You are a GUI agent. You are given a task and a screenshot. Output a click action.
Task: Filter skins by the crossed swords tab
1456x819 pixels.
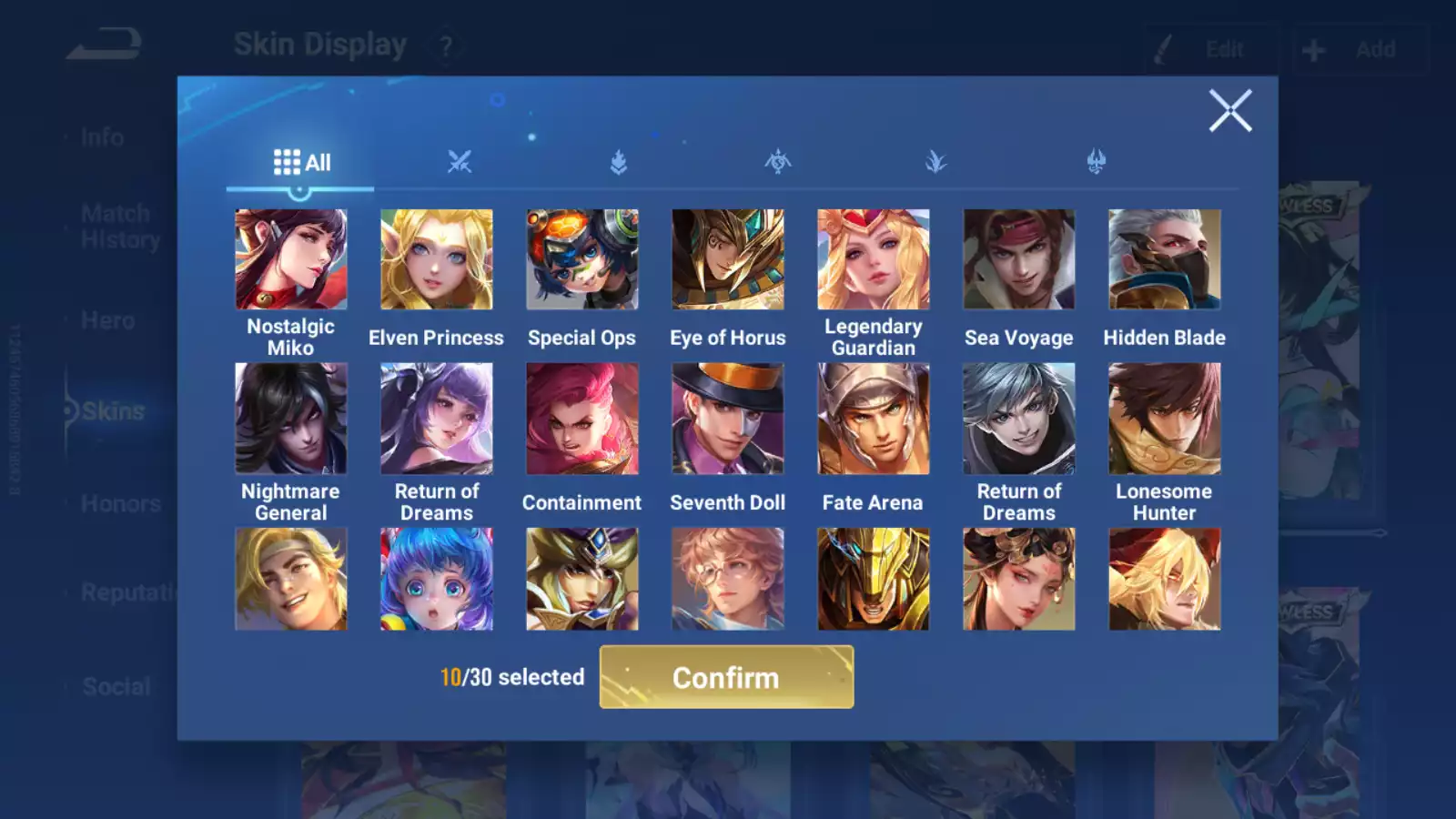point(460,163)
